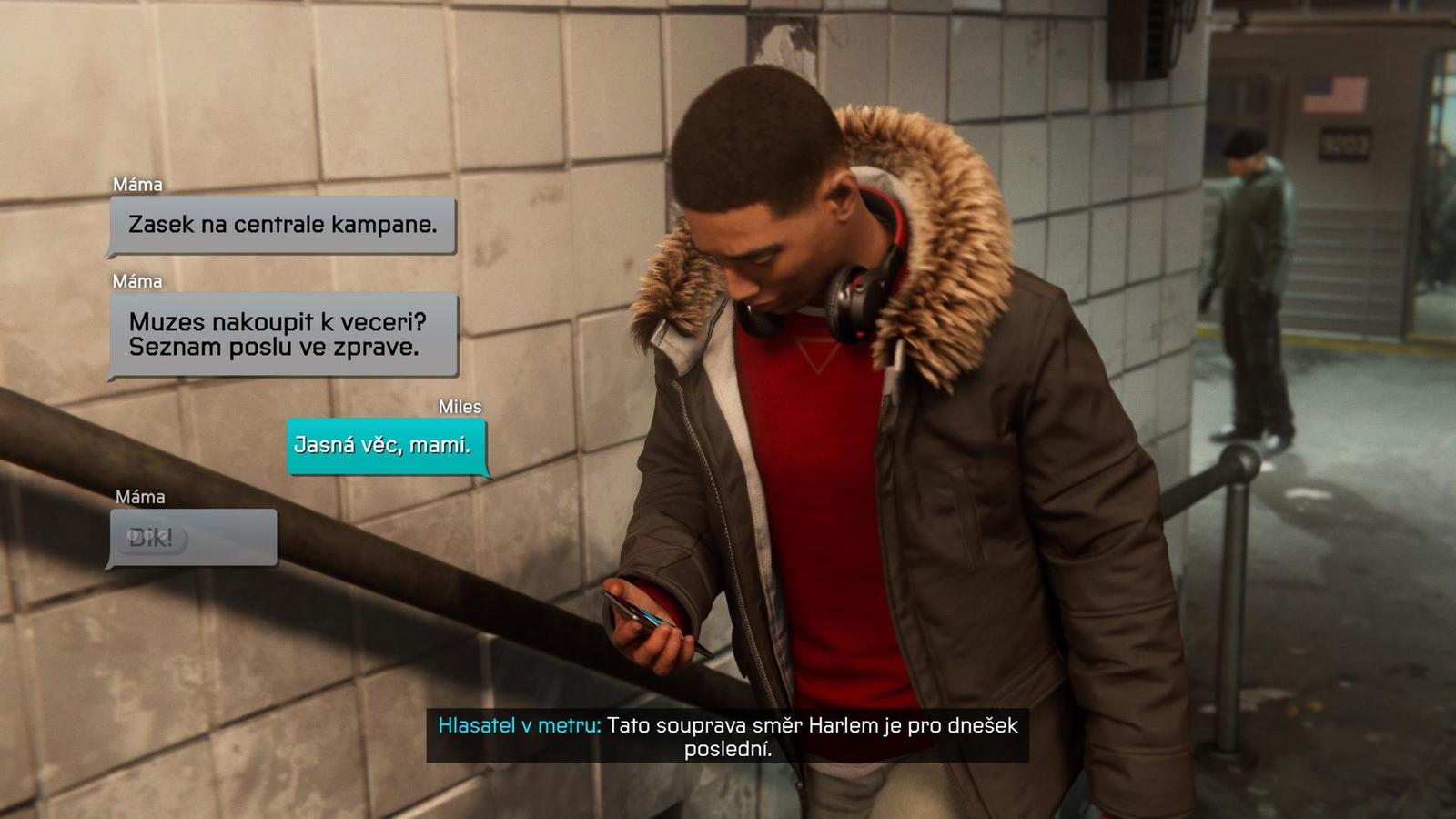Select the 'Miles' sender name label
Viewport: 1456px width, 819px height.
pos(460,409)
